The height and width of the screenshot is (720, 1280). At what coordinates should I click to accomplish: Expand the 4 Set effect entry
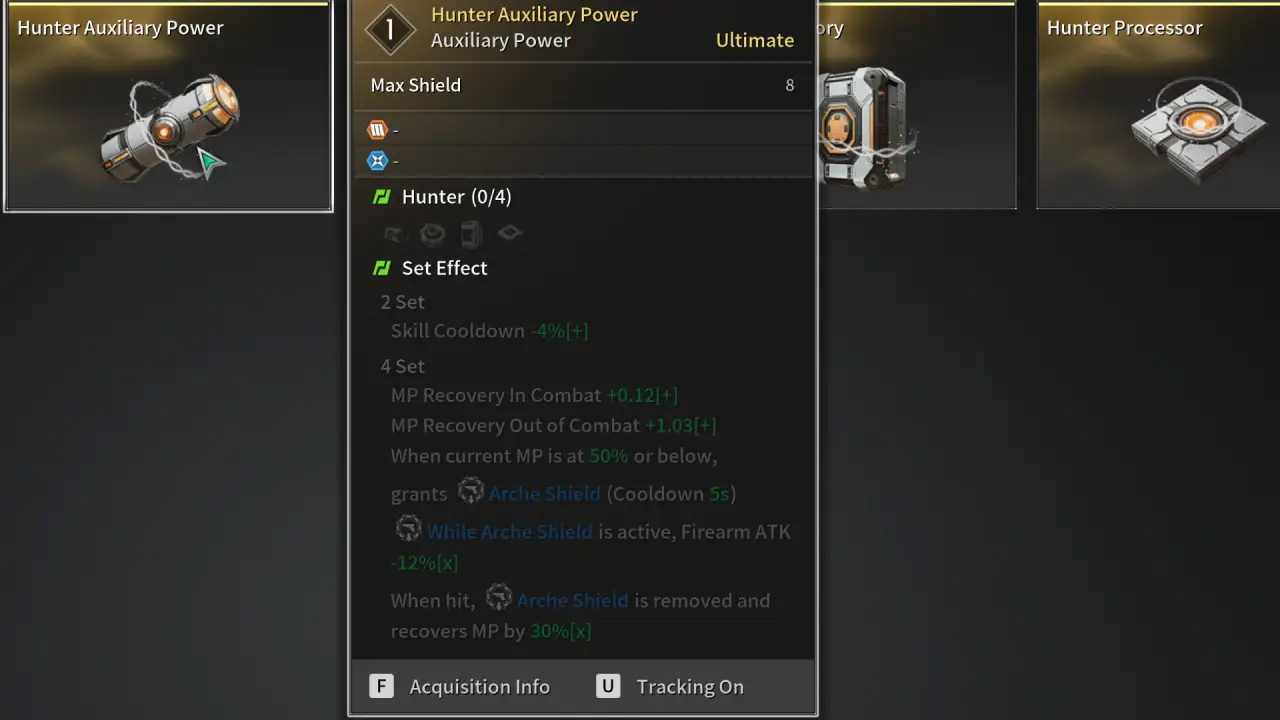click(402, 365)
